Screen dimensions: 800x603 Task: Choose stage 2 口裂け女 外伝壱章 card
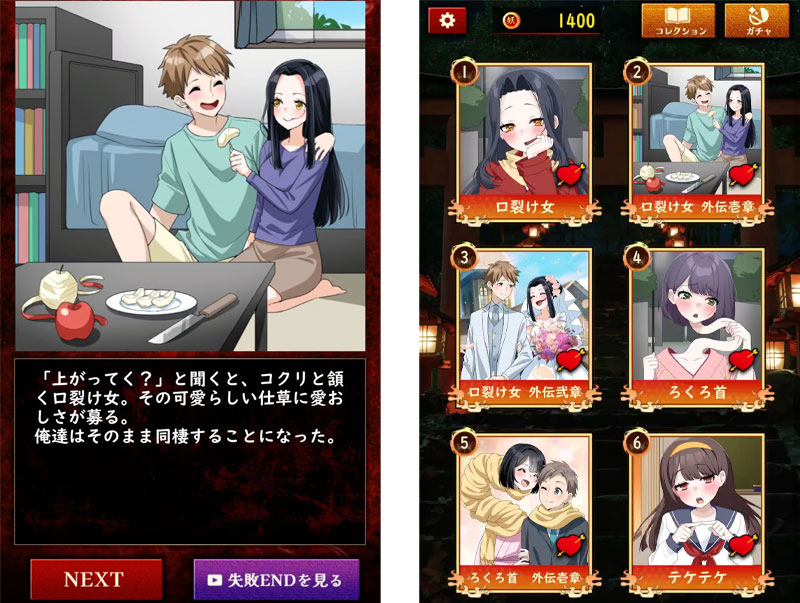tap(697, 140)
